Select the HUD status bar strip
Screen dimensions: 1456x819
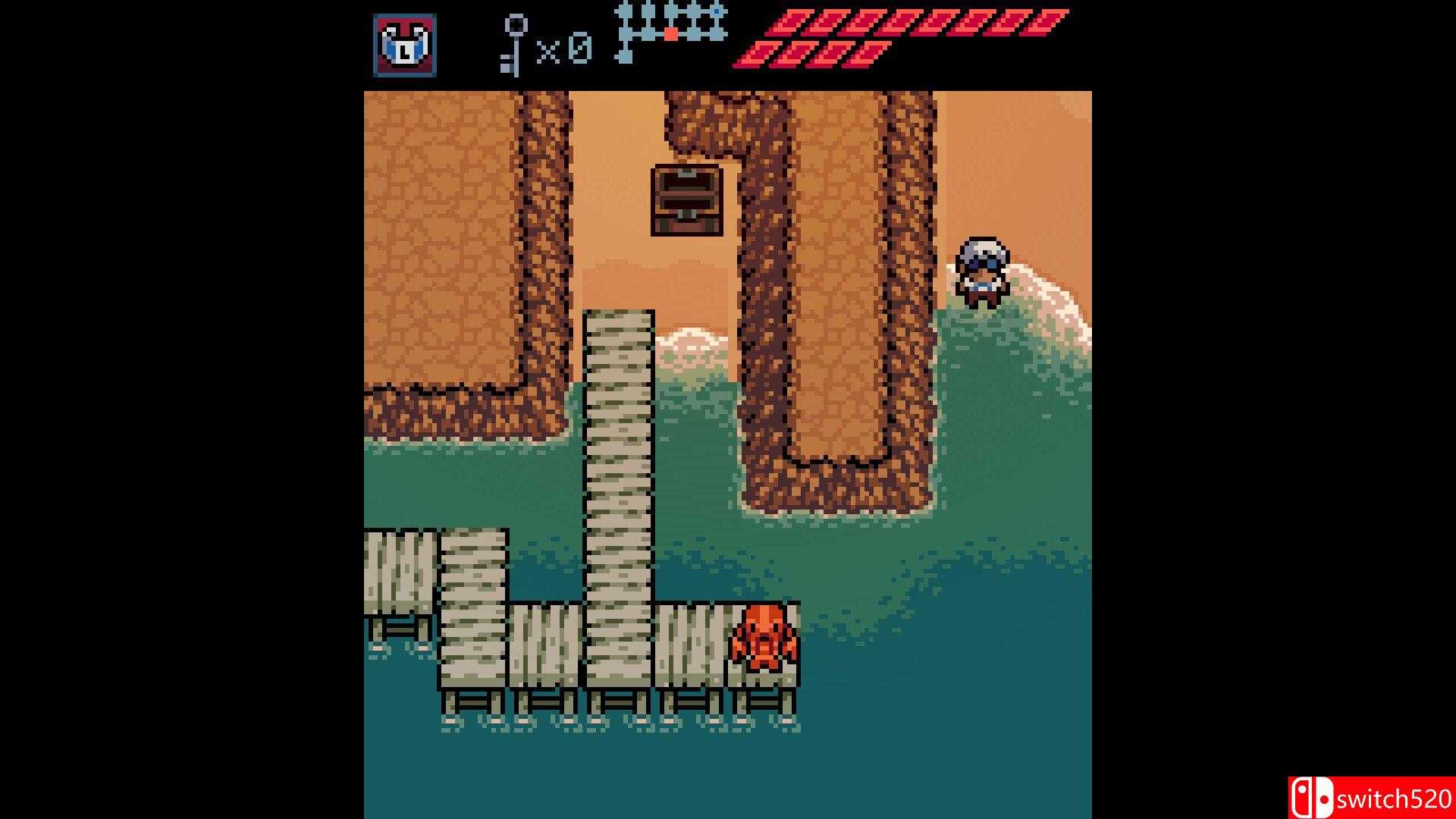click(x=728, y=42)
